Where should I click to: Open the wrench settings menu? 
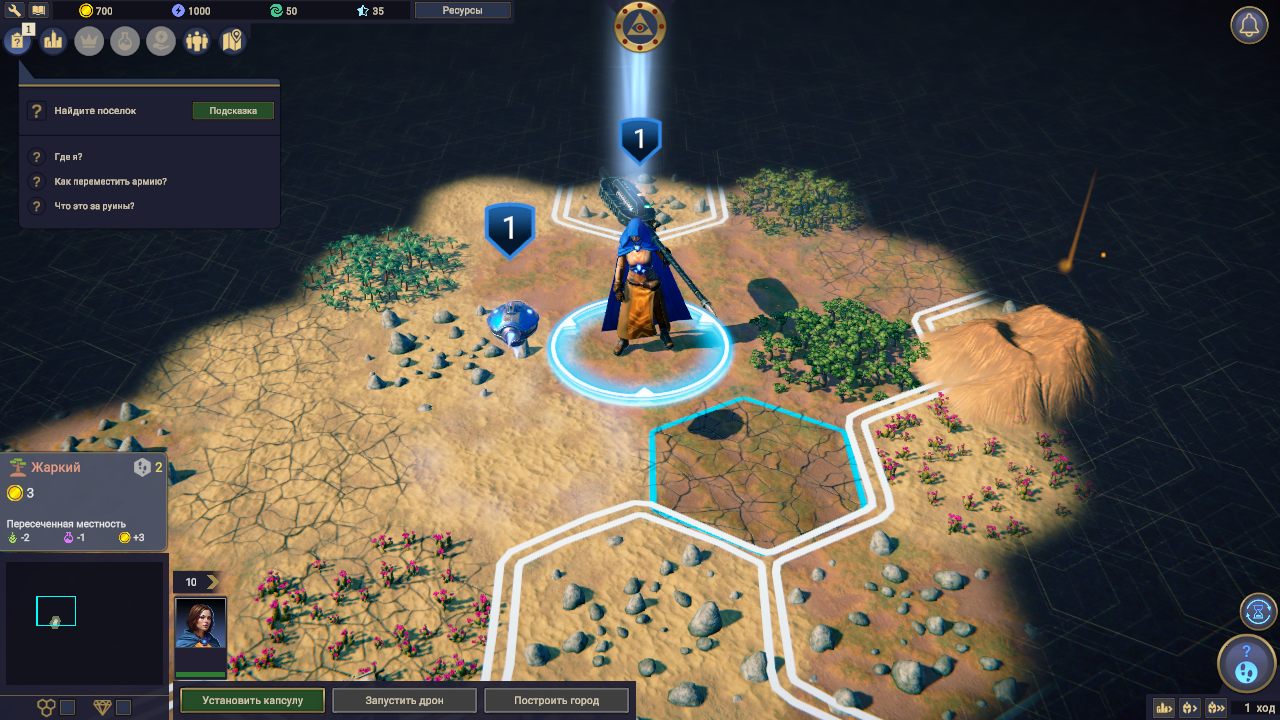[15, 10]
